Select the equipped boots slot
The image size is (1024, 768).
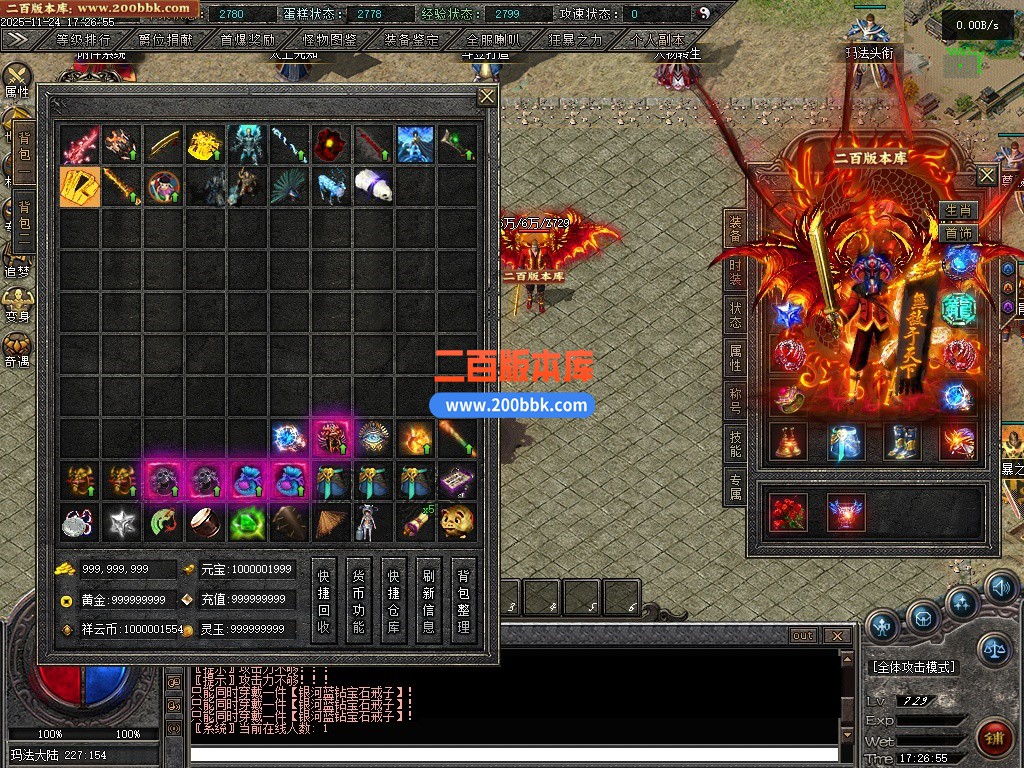[902, 441]
